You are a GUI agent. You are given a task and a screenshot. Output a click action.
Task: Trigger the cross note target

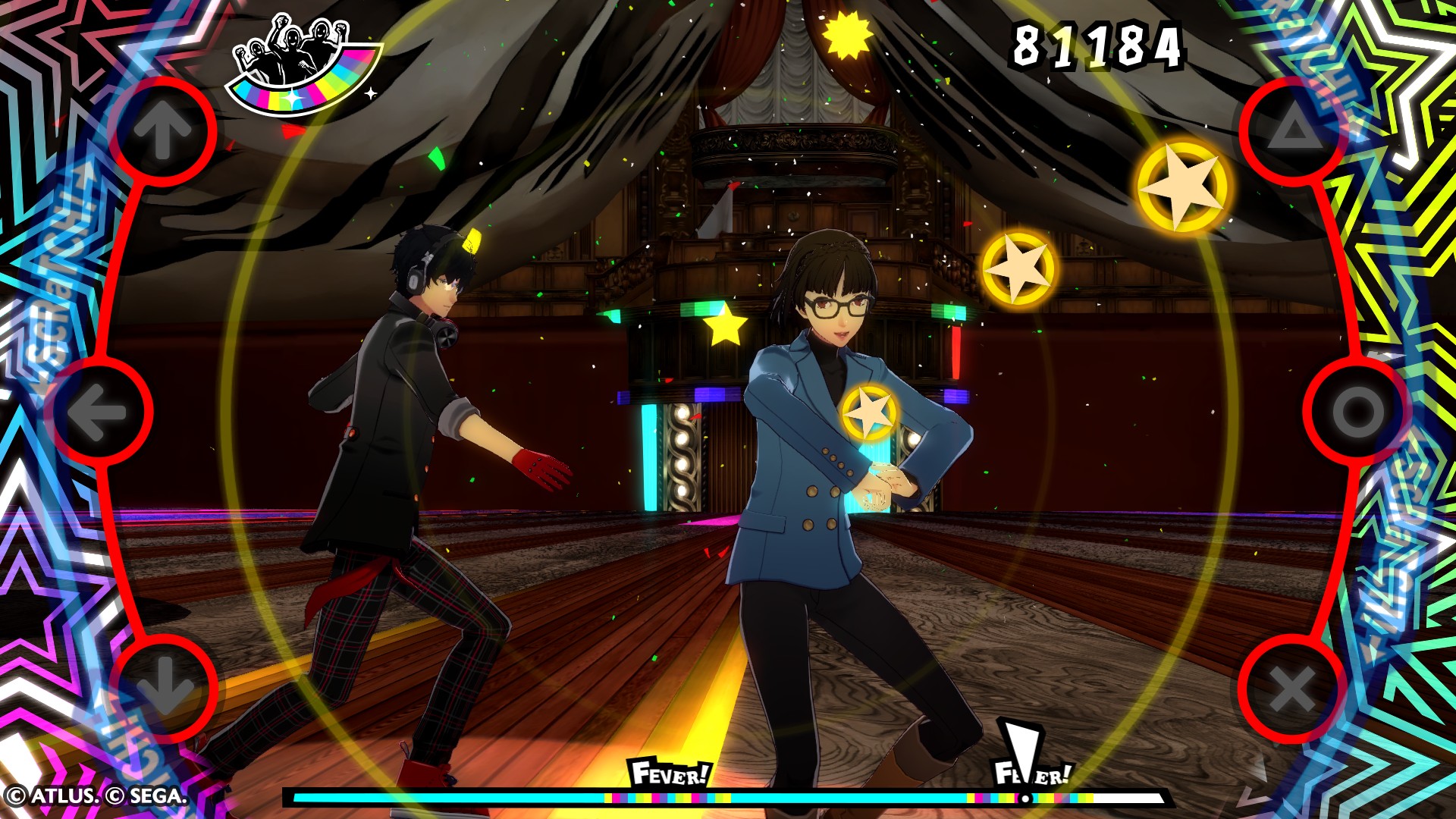[x=1293, y=689]
